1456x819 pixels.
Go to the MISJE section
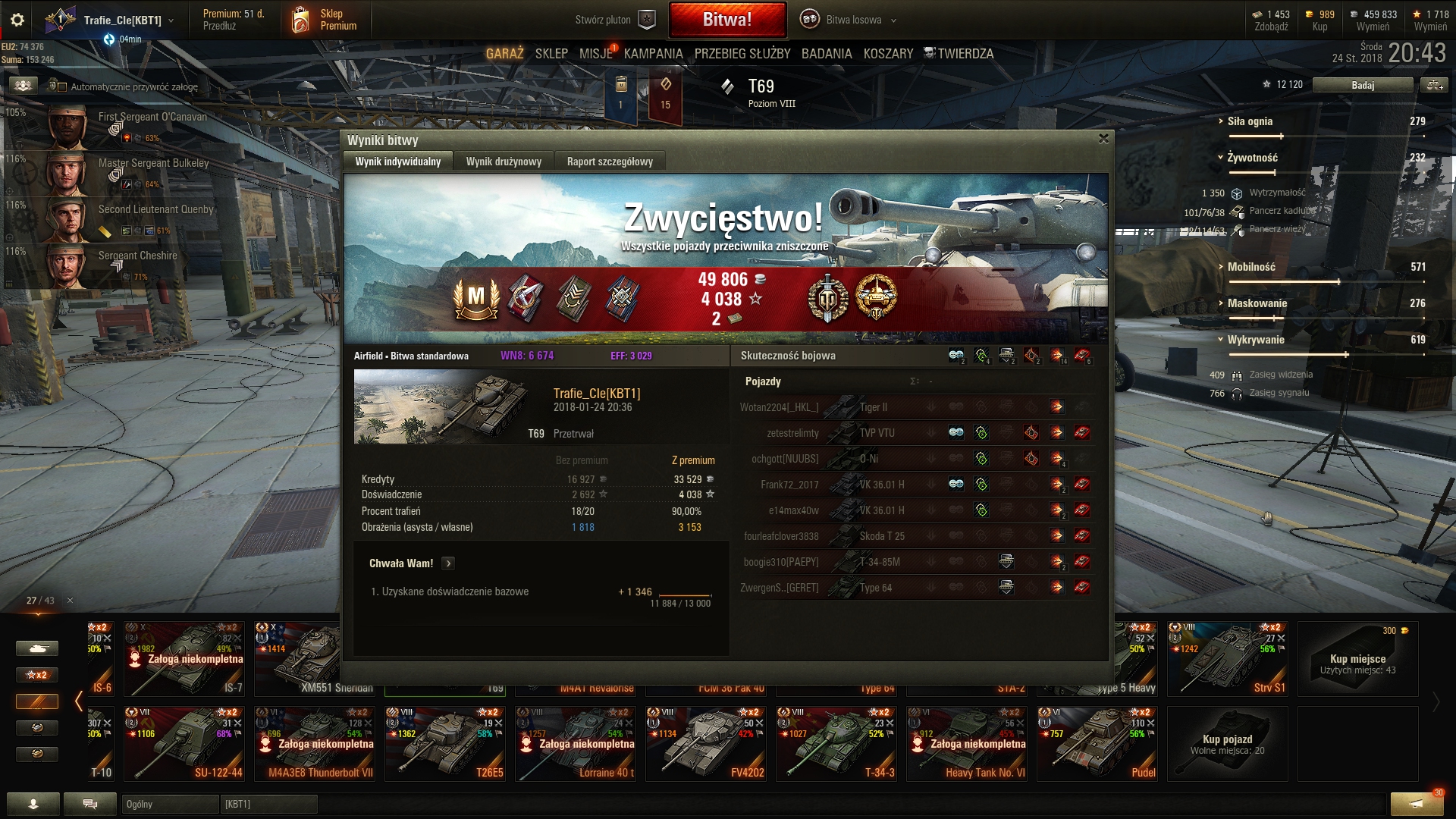595,54
